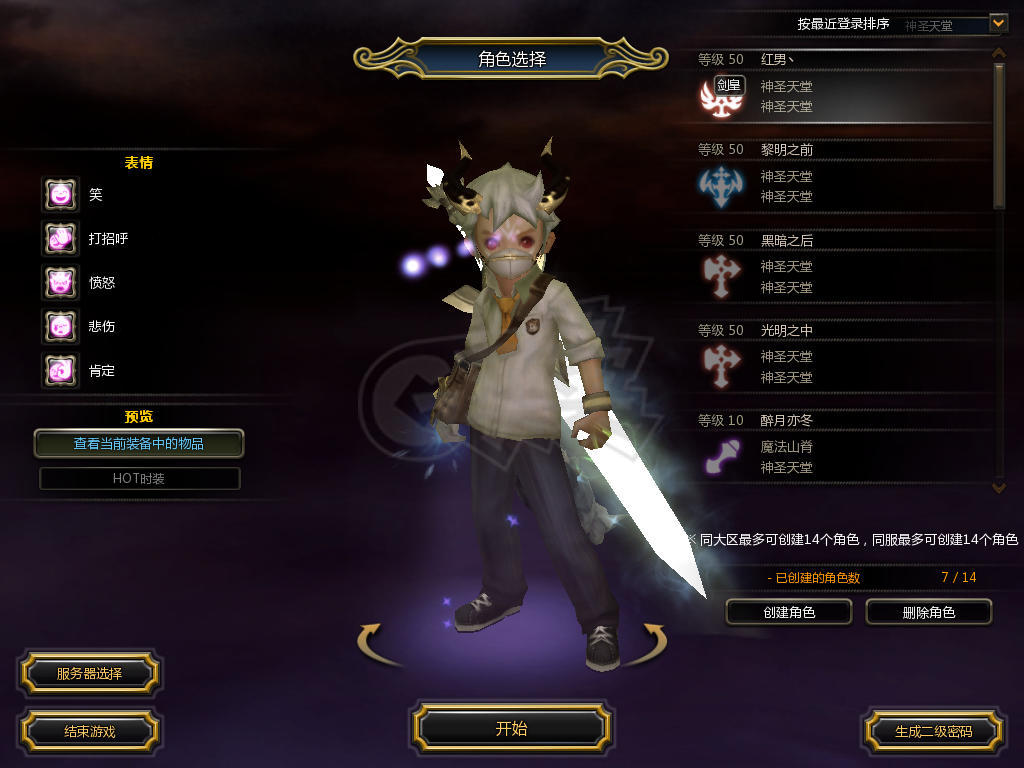Image resolution: width=1024 pixels, height=768 pixels.
Task: Click the 删除角色 delete character button
Action: (x=928, y=611)
